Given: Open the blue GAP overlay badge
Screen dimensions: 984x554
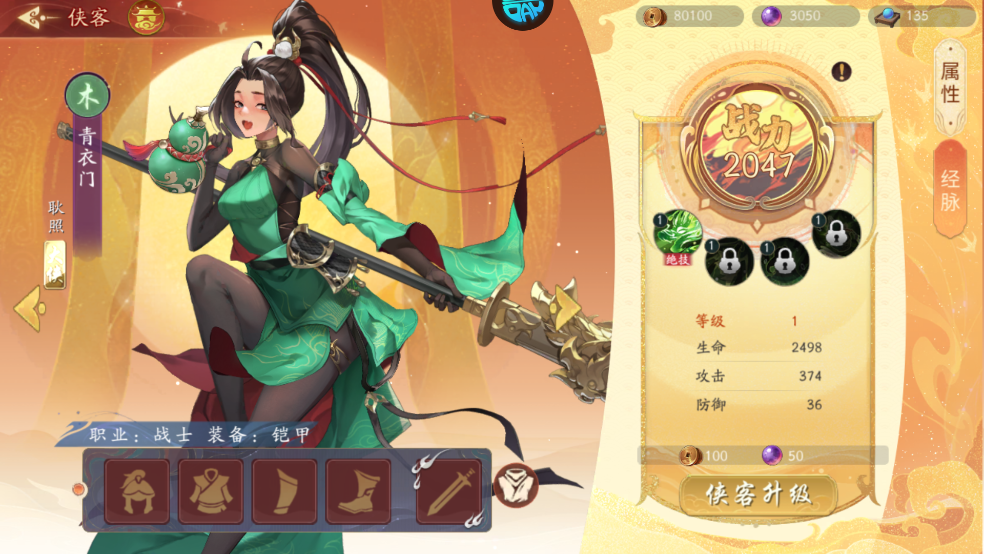Looking at the screenshot, I should tap(523, 12).
